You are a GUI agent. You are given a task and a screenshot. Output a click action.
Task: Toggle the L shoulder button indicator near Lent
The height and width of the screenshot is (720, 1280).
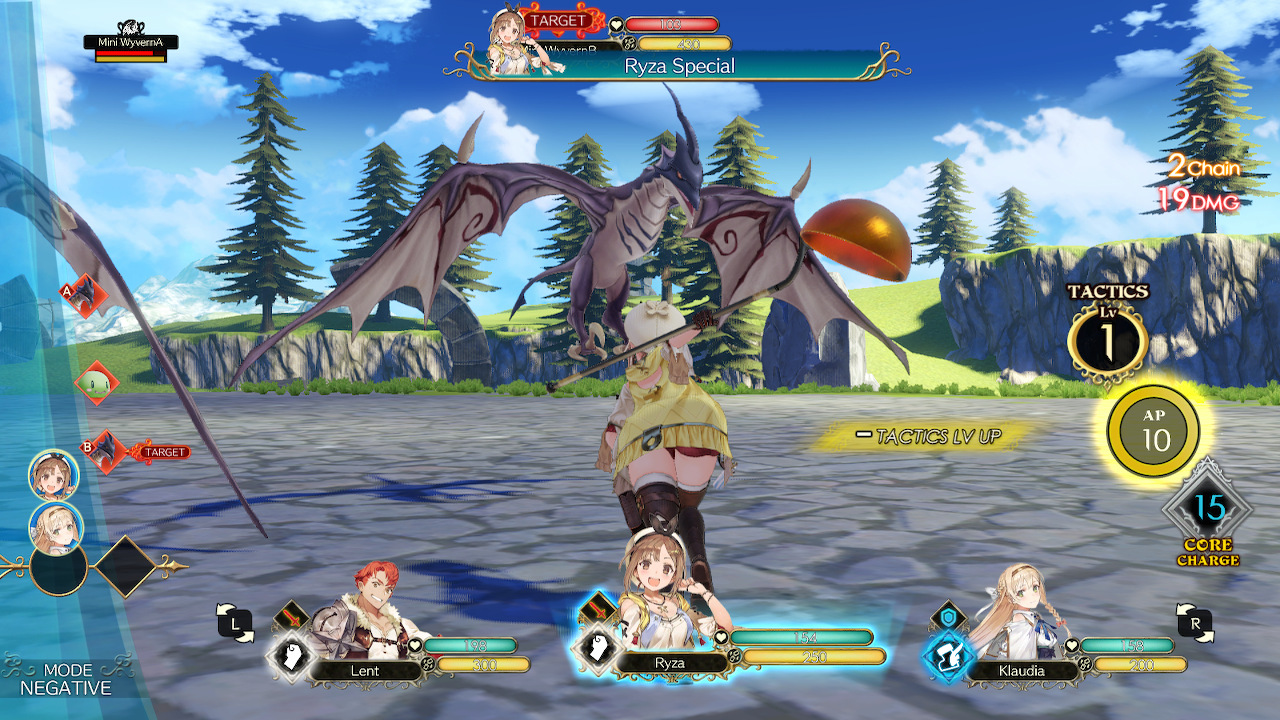235,622
